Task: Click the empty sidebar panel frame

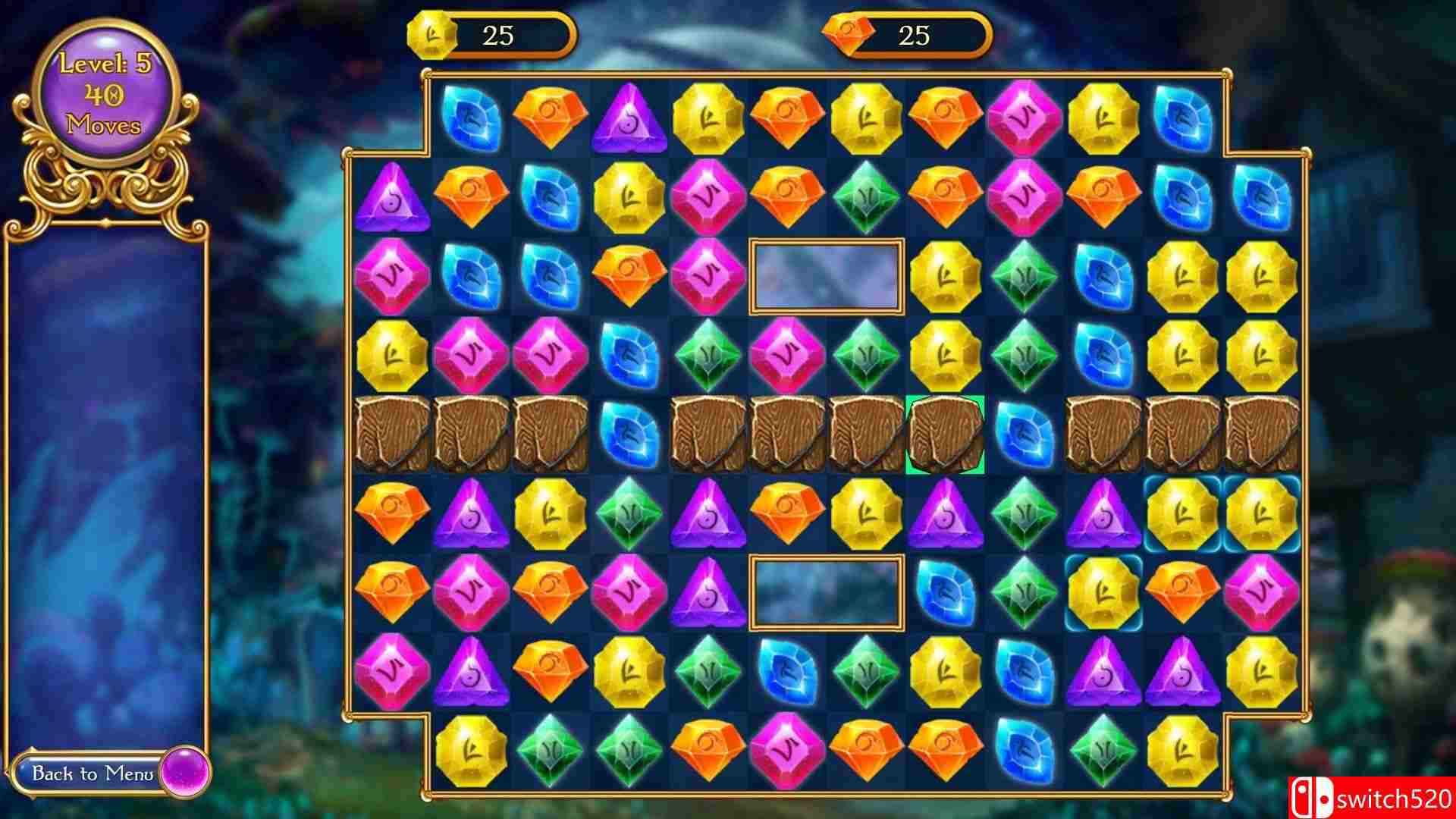Action: click(106, 485)
